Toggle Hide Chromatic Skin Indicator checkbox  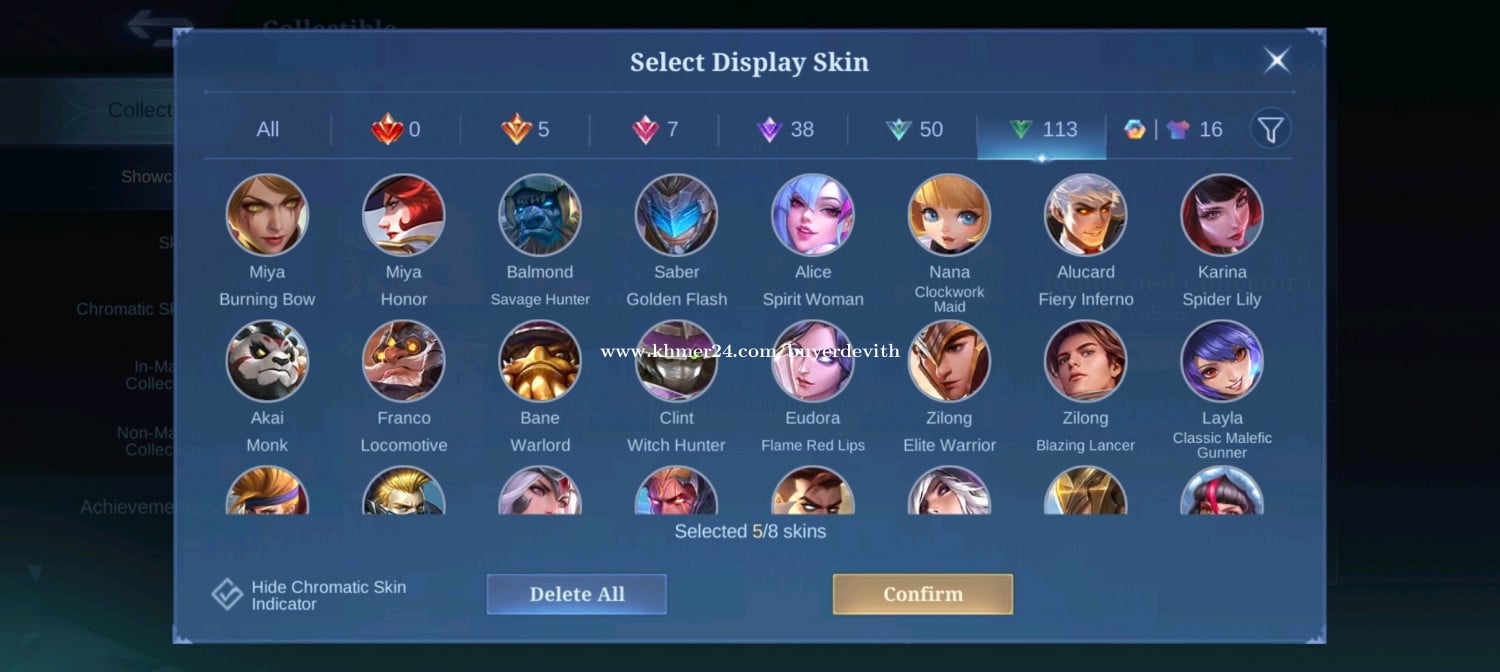(228, 595)
